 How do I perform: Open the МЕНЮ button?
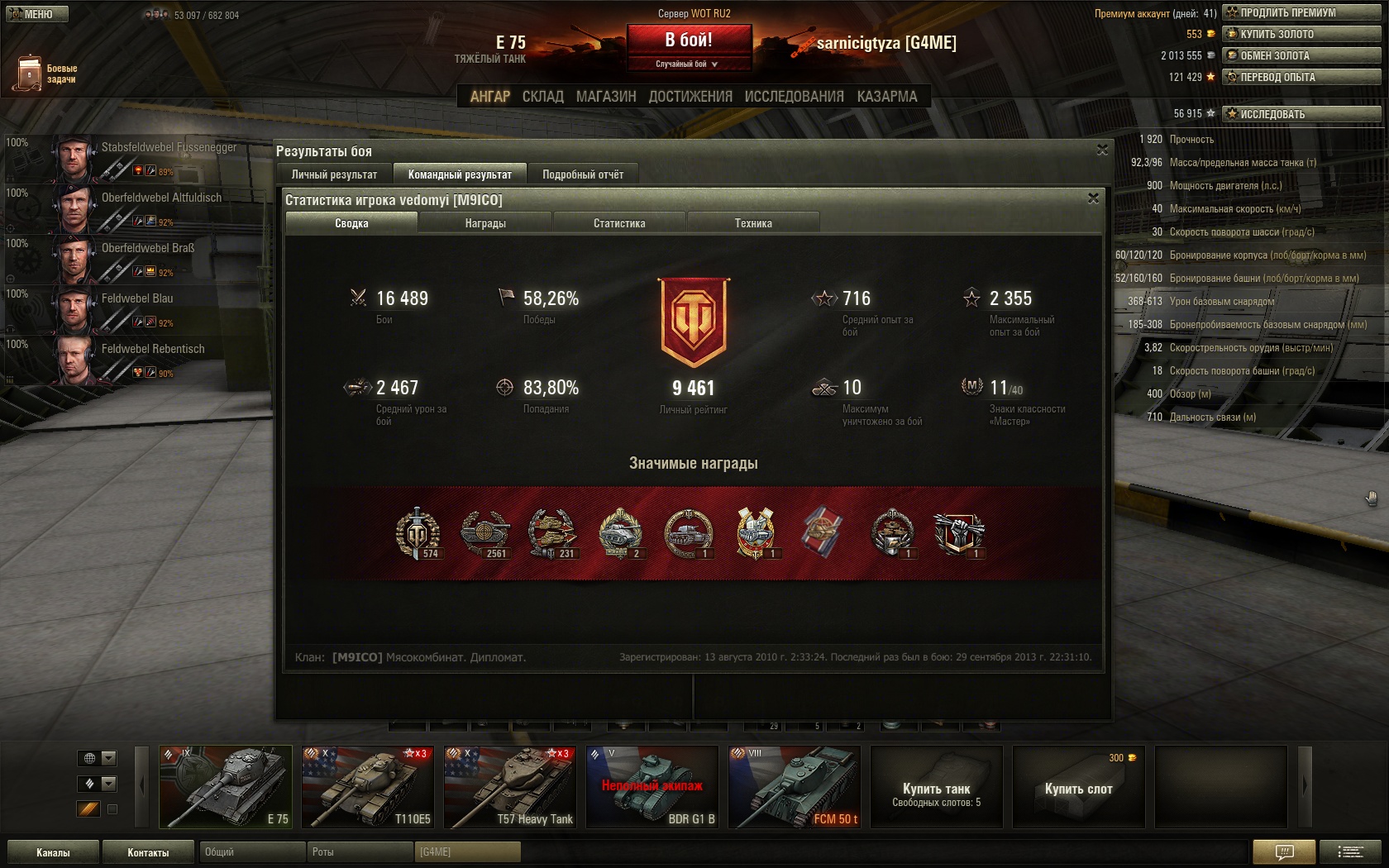pyautogui.click(x=36, y=14)
